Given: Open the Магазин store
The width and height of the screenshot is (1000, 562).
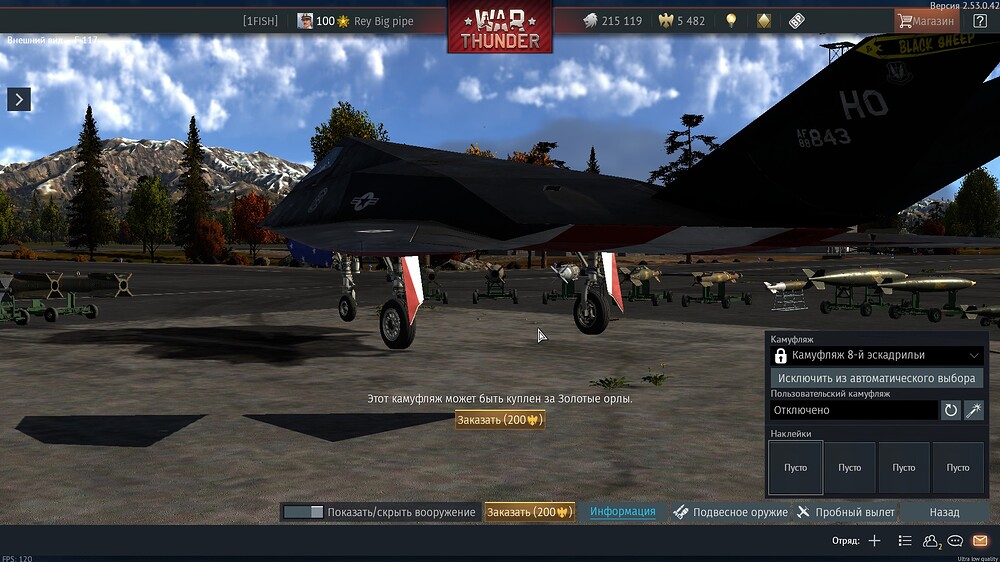Looking at the screenshot, I should click(x=926, y=20).
